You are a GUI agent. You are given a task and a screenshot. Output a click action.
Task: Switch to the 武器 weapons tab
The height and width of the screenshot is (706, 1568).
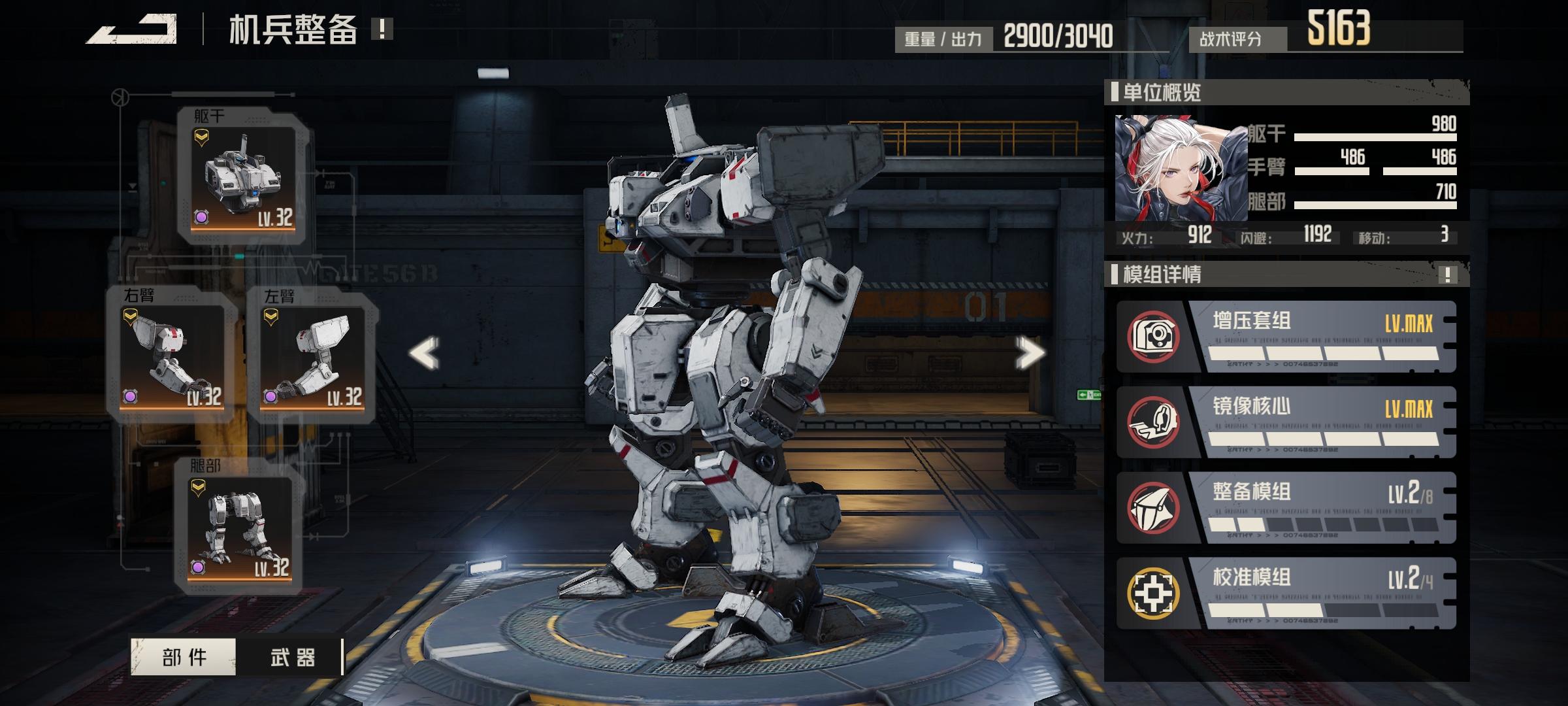(x=291, y=657)
